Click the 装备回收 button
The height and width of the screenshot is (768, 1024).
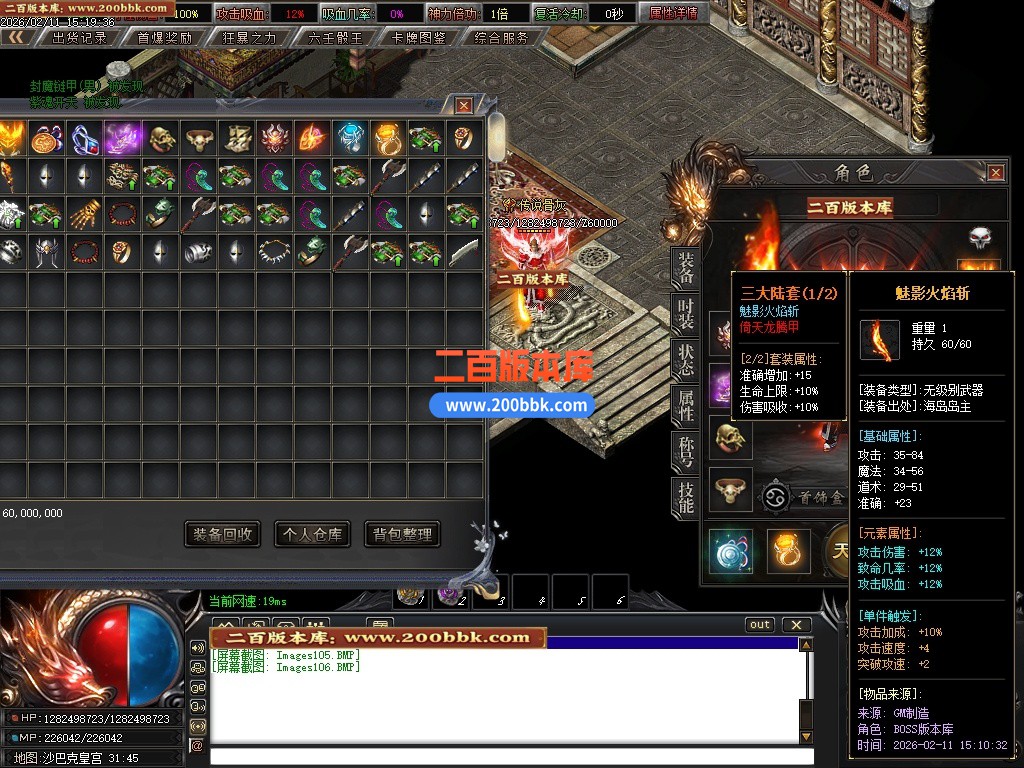click(x=222, y=534)
